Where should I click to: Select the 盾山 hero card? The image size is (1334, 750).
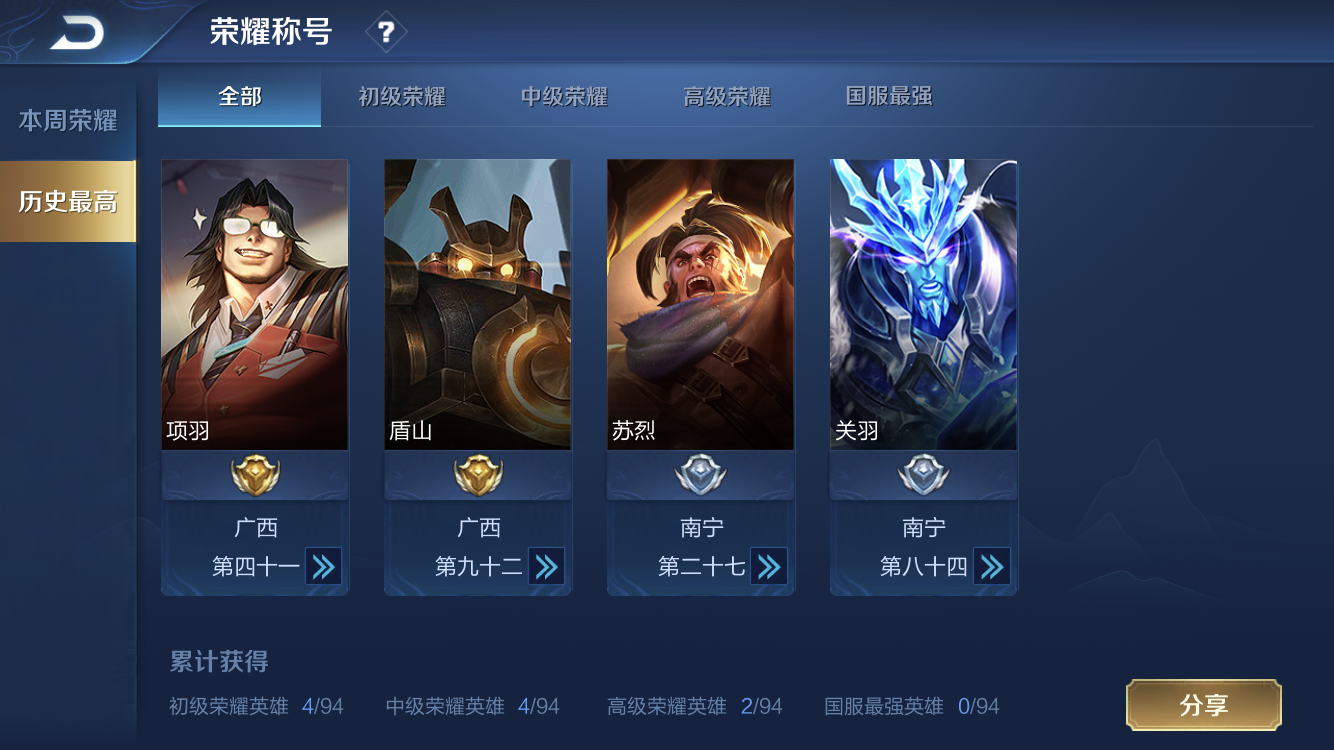point(478,304)
